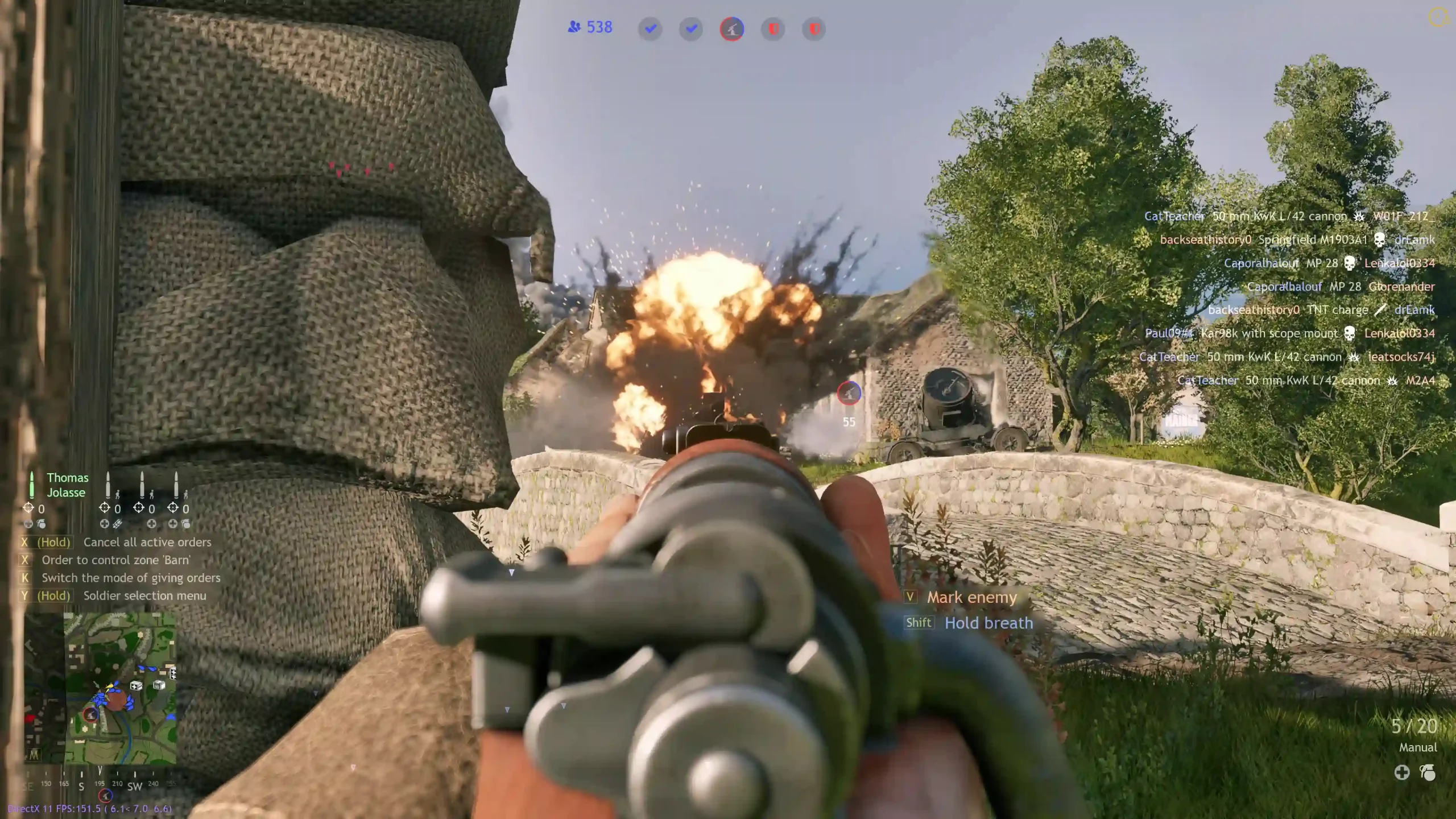
Task: Click the TNT charge kill feed entry
Action: pos(1337,310)
